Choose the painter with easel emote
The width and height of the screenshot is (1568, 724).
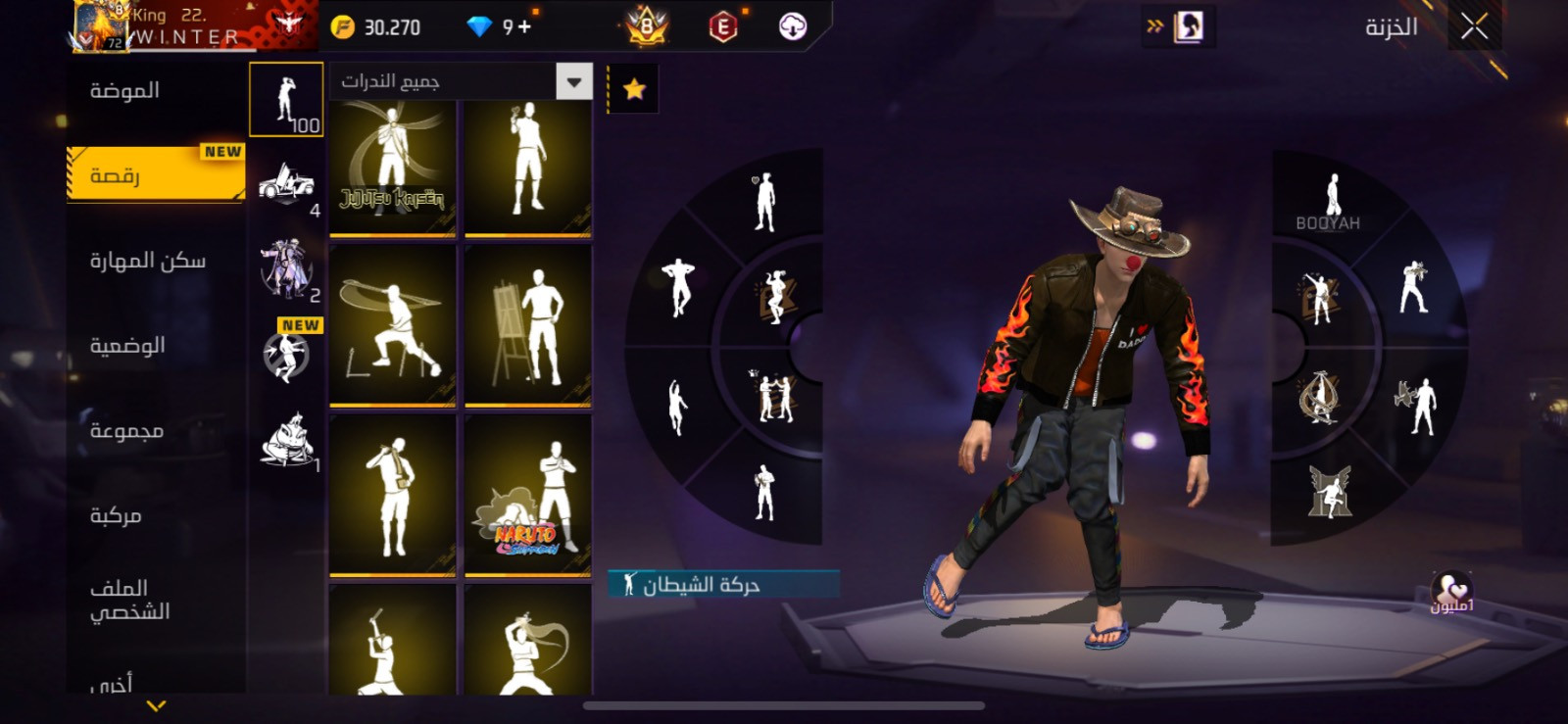point(527,325)
